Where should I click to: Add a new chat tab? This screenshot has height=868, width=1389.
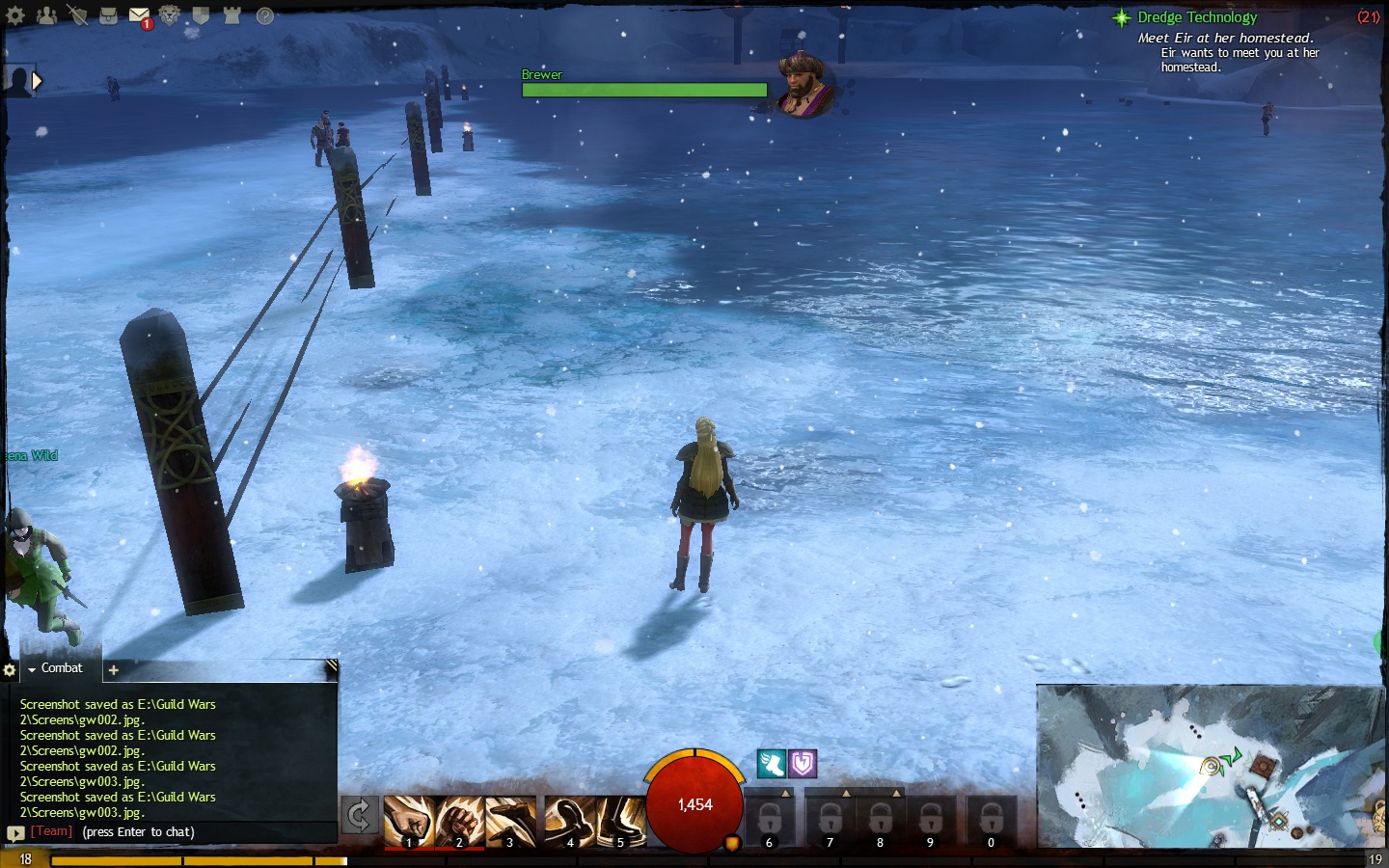(x=113, y=669)
